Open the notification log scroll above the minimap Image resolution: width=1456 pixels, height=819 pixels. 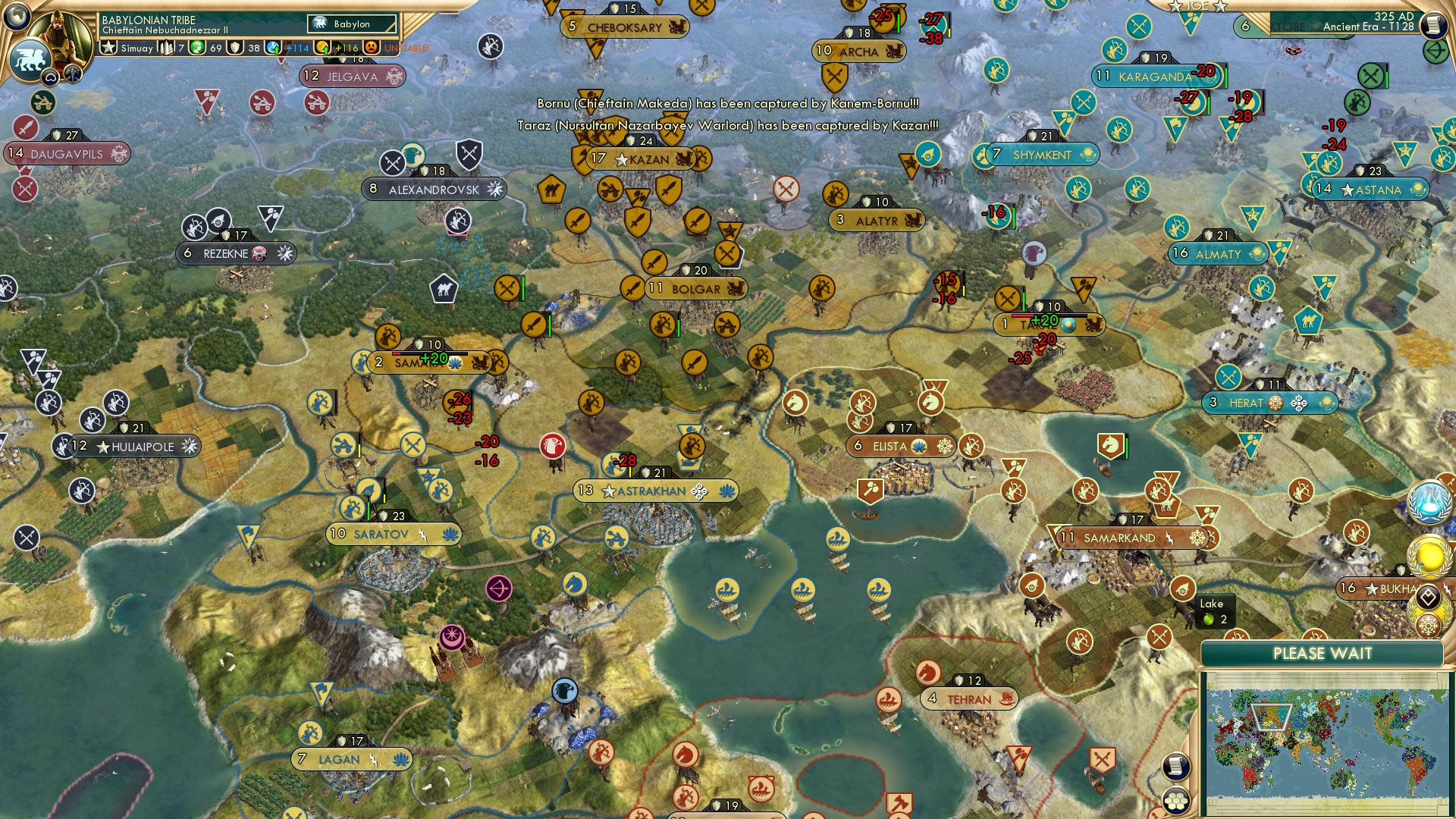(1176, 766)
